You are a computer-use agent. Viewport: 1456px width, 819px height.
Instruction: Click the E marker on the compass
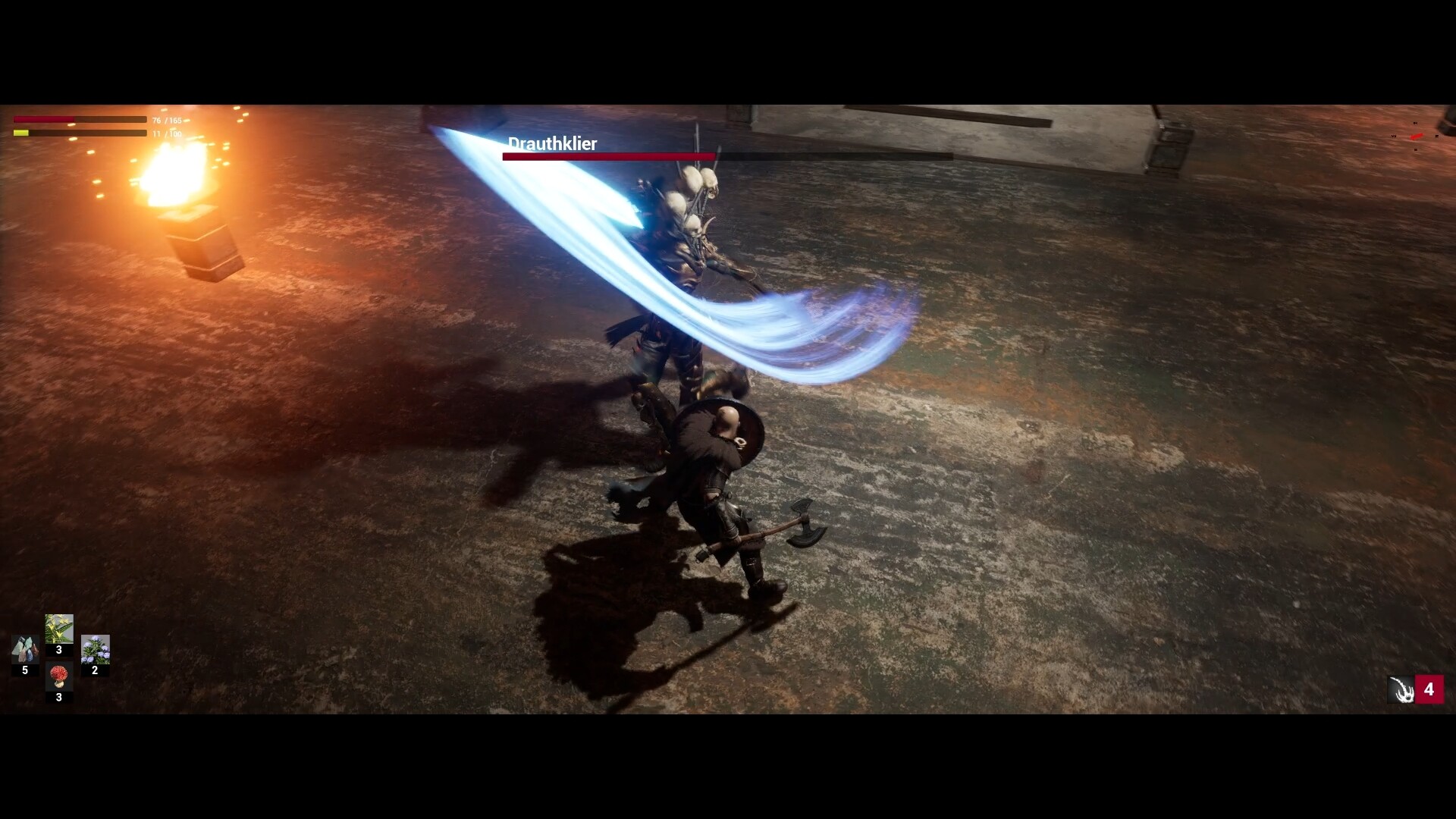[x=1437, y=136]
